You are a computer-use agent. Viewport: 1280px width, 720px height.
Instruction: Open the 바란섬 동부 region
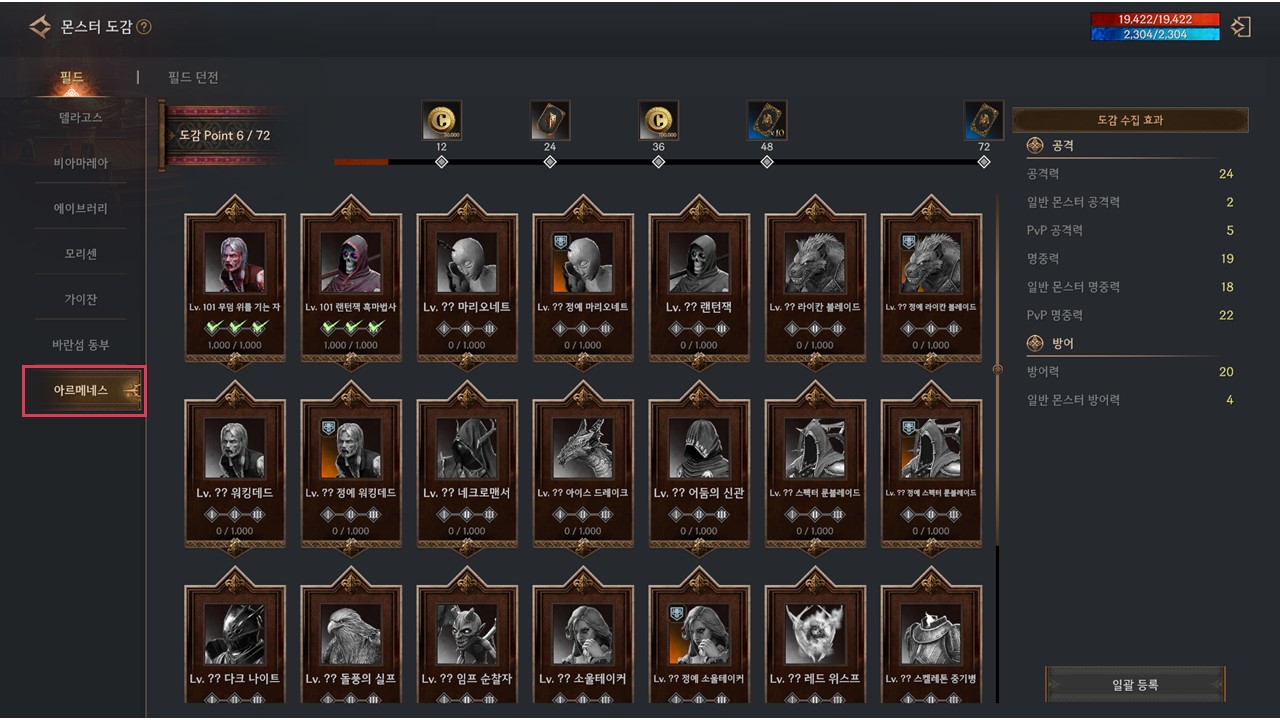(x=80, y=345)
